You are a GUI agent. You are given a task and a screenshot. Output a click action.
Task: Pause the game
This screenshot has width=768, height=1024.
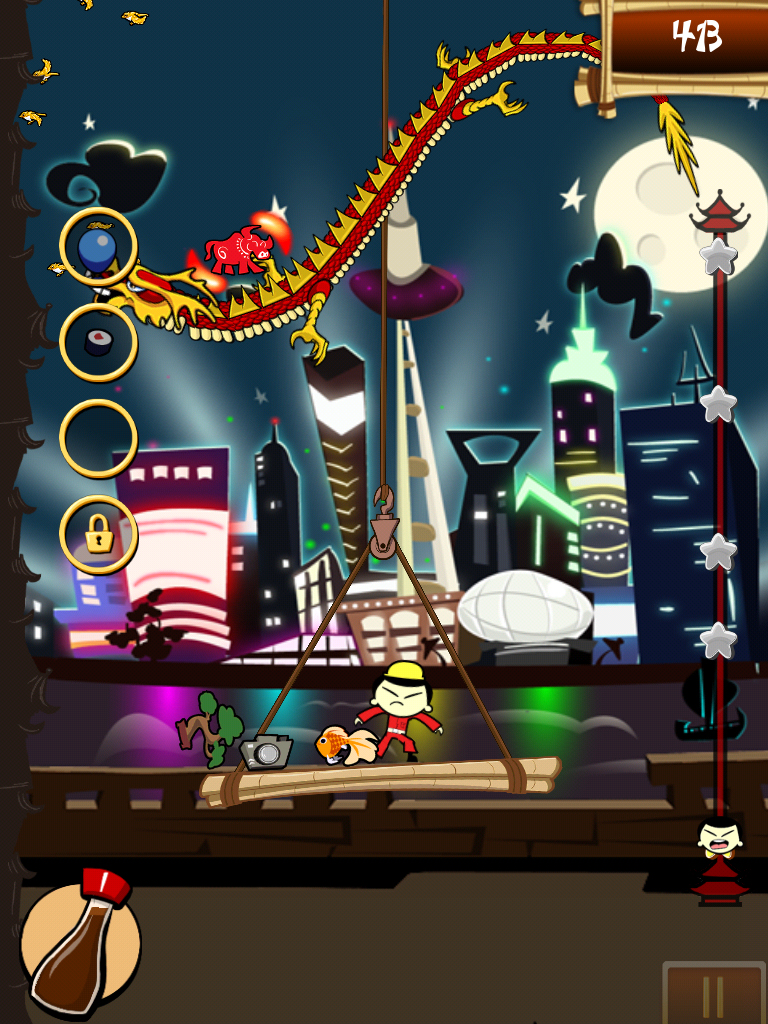tap(713, 993)
